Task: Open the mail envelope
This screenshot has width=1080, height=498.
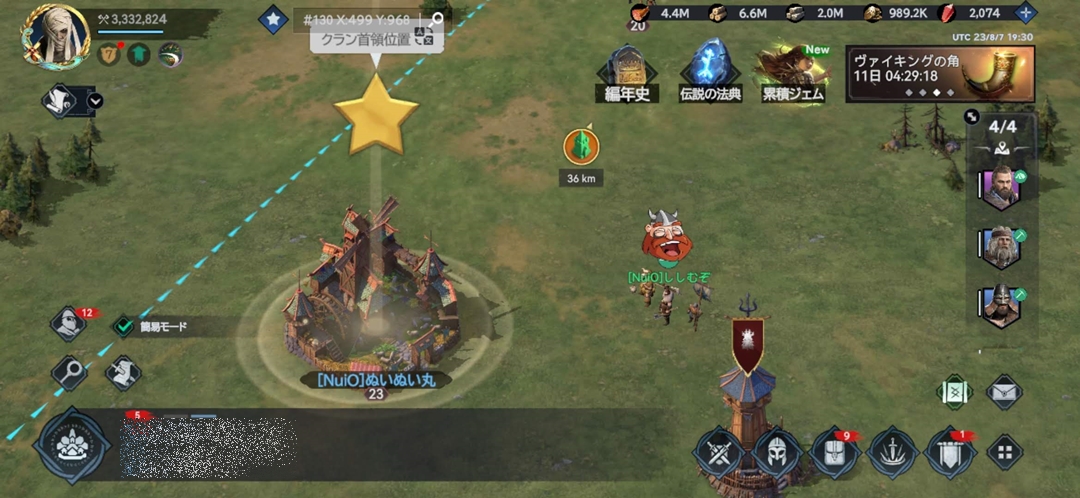Action: pyautogui.click(x=1004, y=391)
